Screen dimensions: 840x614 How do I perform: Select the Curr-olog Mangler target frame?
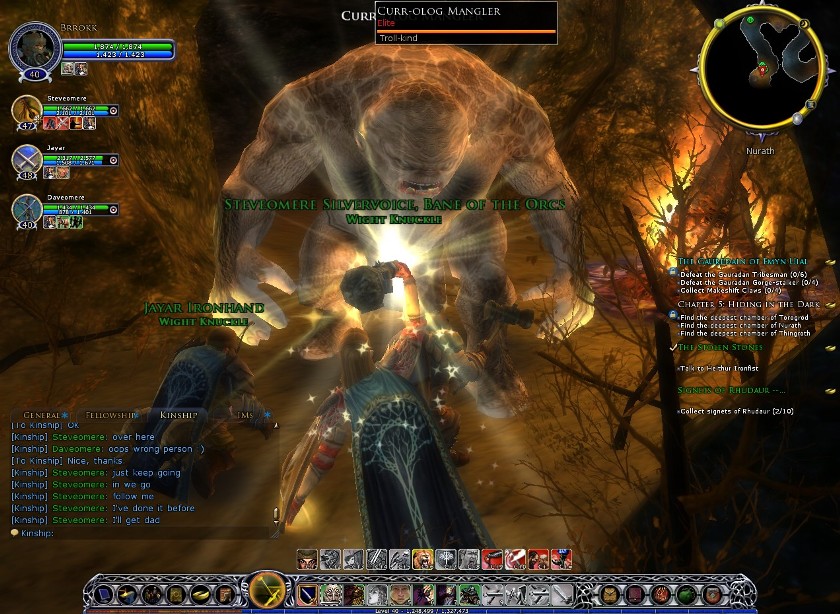pyautogui.click(x=466, y=24)
